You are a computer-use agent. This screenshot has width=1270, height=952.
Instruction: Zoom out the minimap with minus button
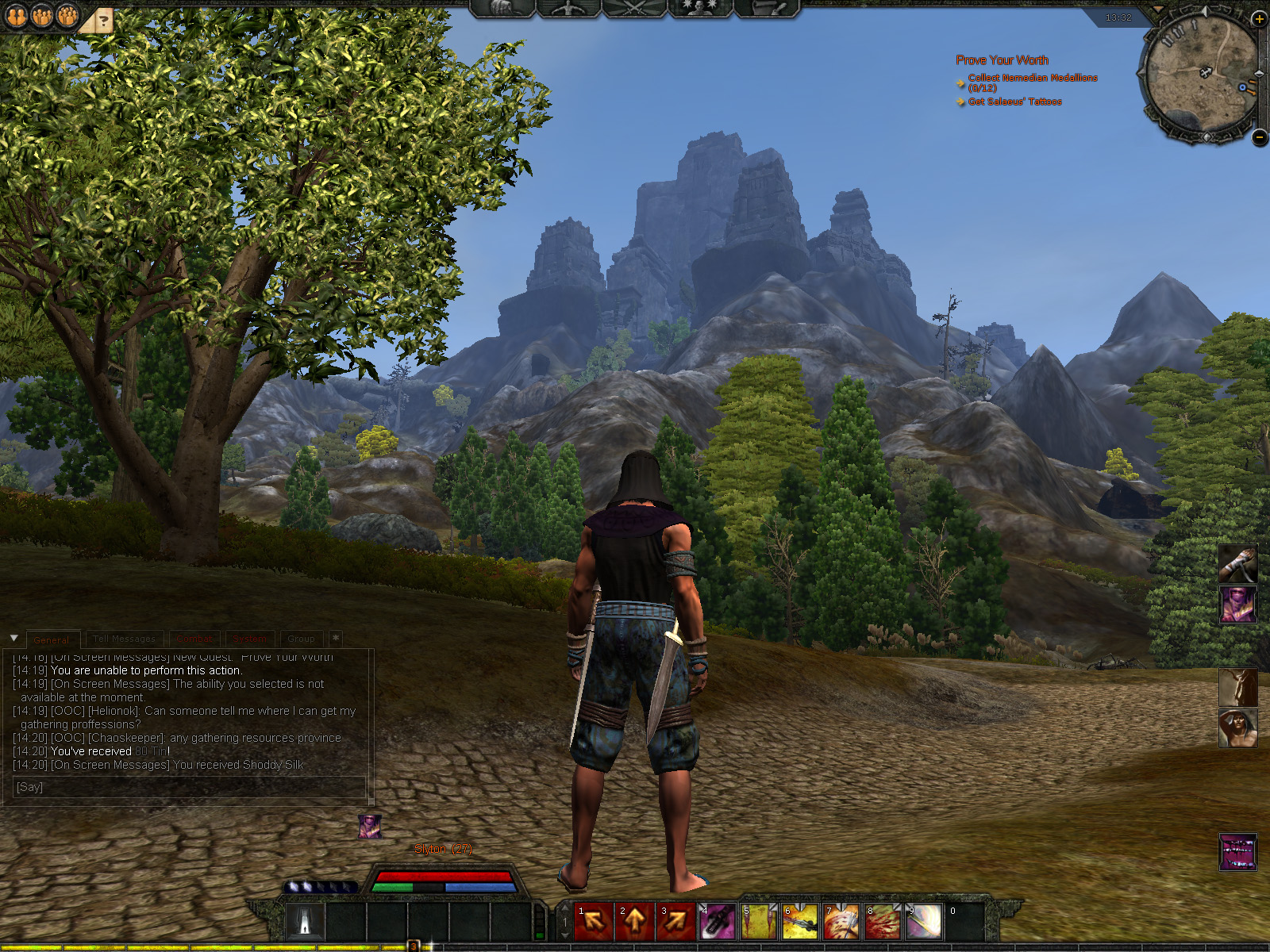coord(1259,137)
